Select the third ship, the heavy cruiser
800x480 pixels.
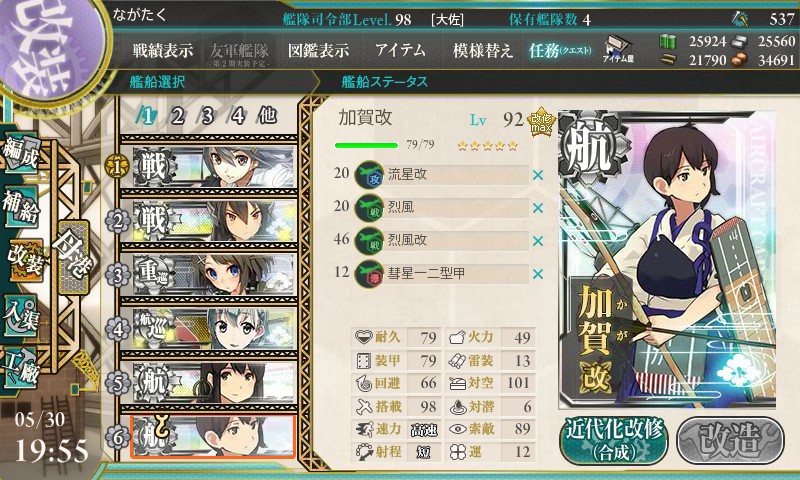(x=207, y=273)
